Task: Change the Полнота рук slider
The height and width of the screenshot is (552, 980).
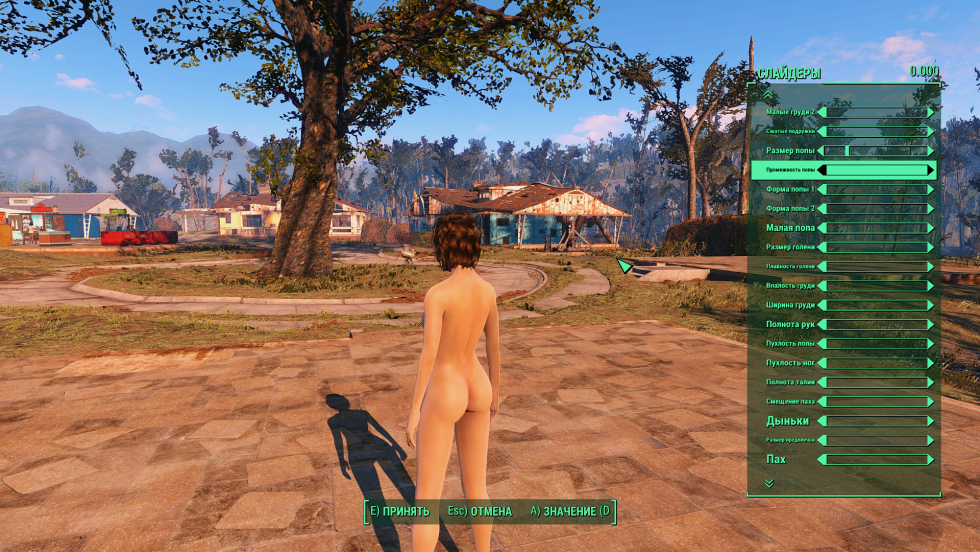Action: coord(877,324)
